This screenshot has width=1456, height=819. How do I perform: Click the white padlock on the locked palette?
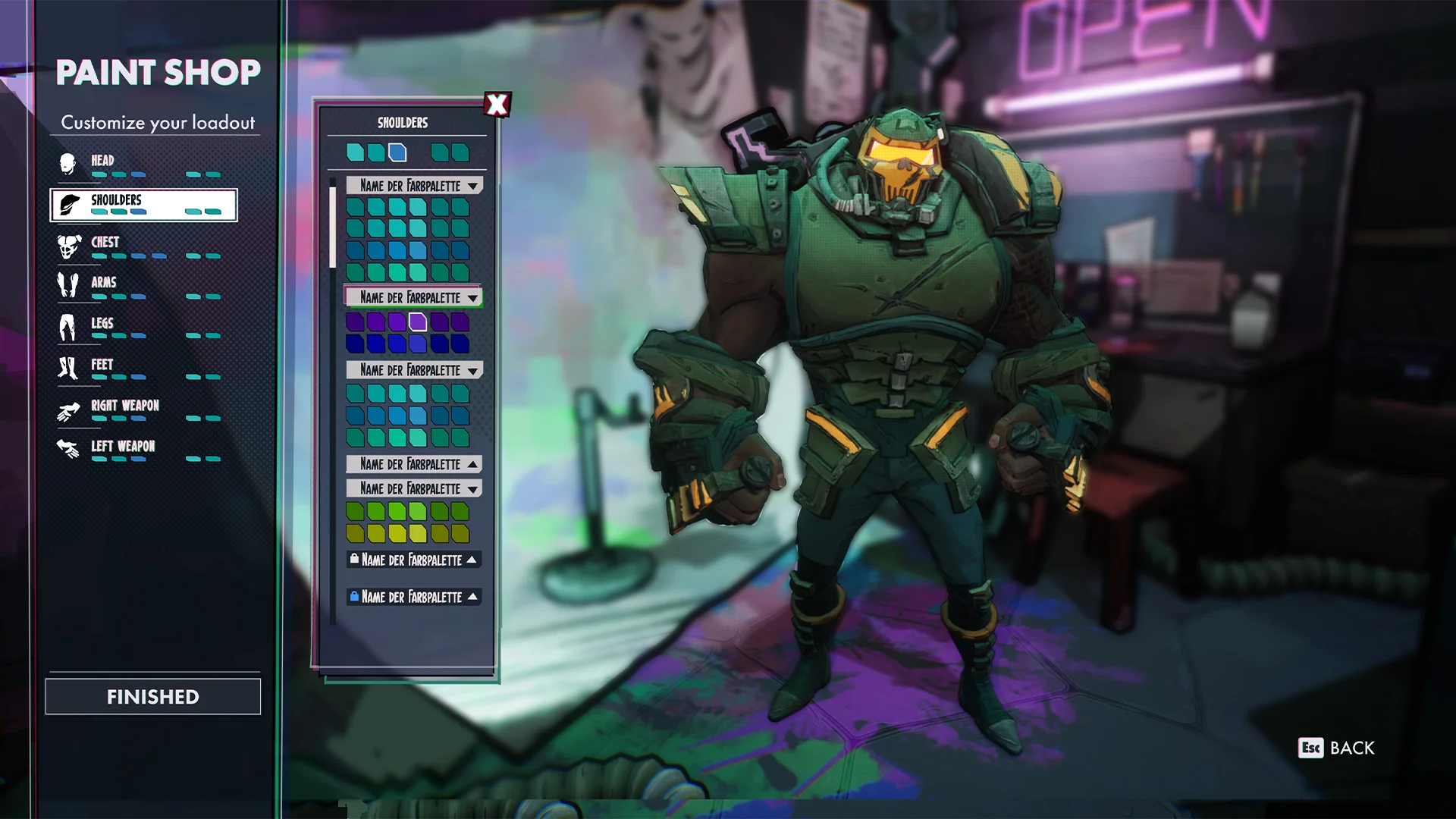point(356,560)
